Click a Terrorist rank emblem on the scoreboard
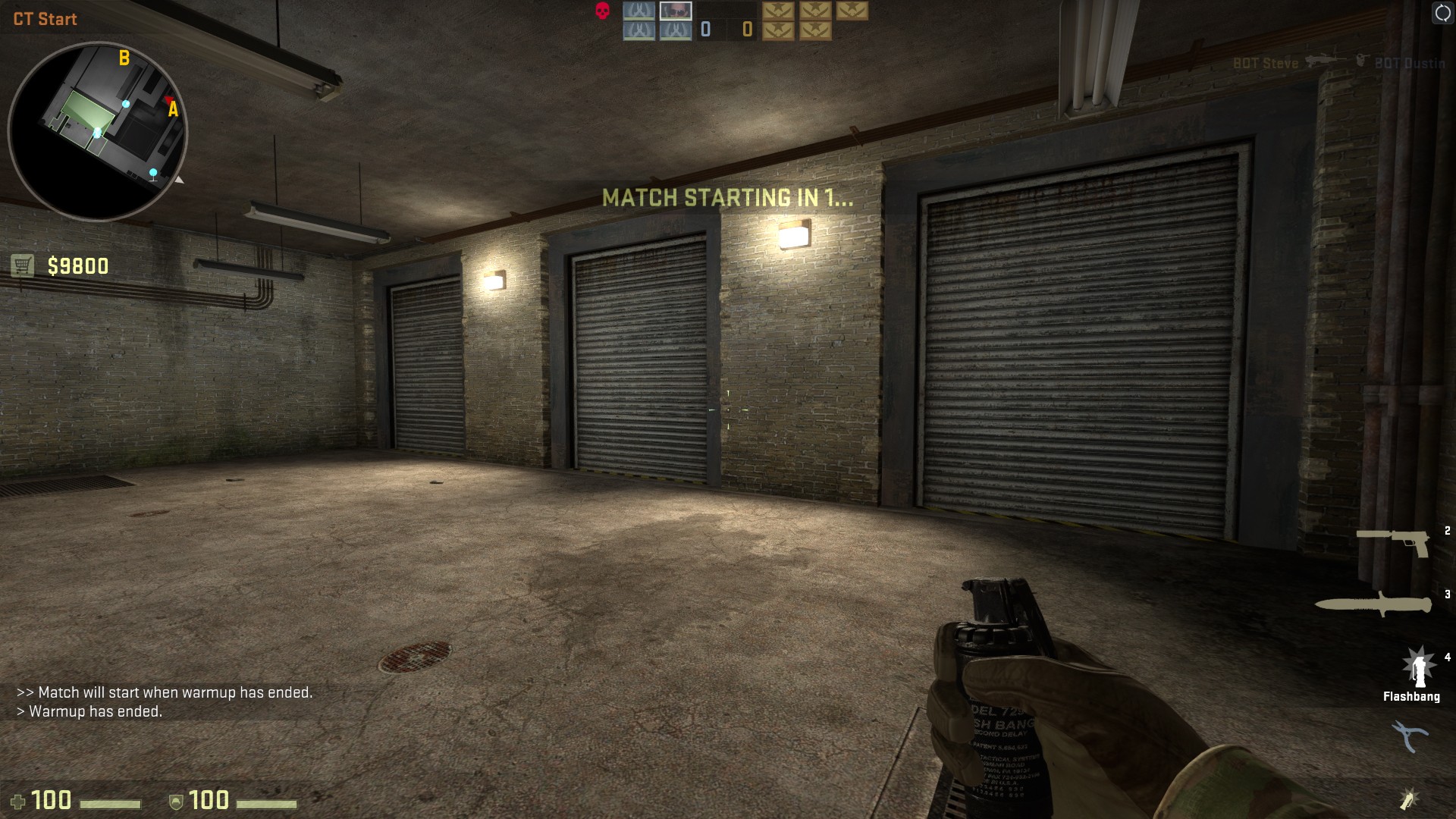Screen dimensions: 1456x819 [777, 11]
